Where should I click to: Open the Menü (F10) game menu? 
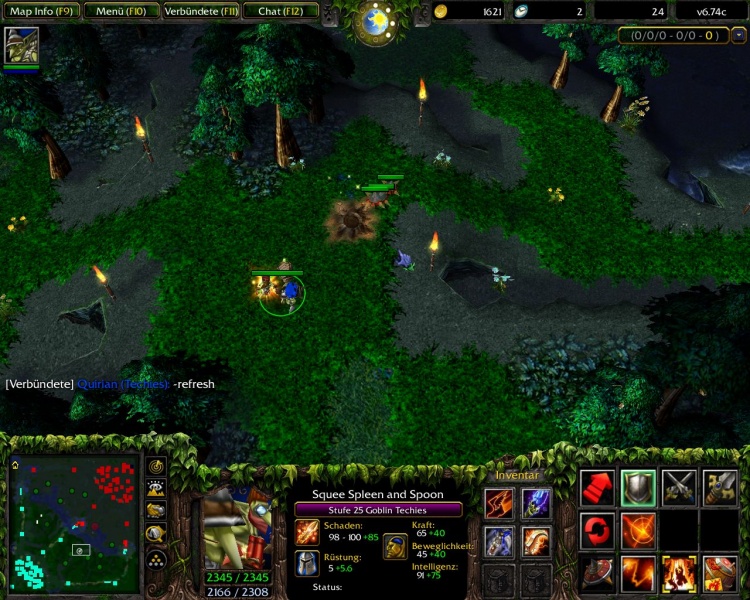point(119,11)
